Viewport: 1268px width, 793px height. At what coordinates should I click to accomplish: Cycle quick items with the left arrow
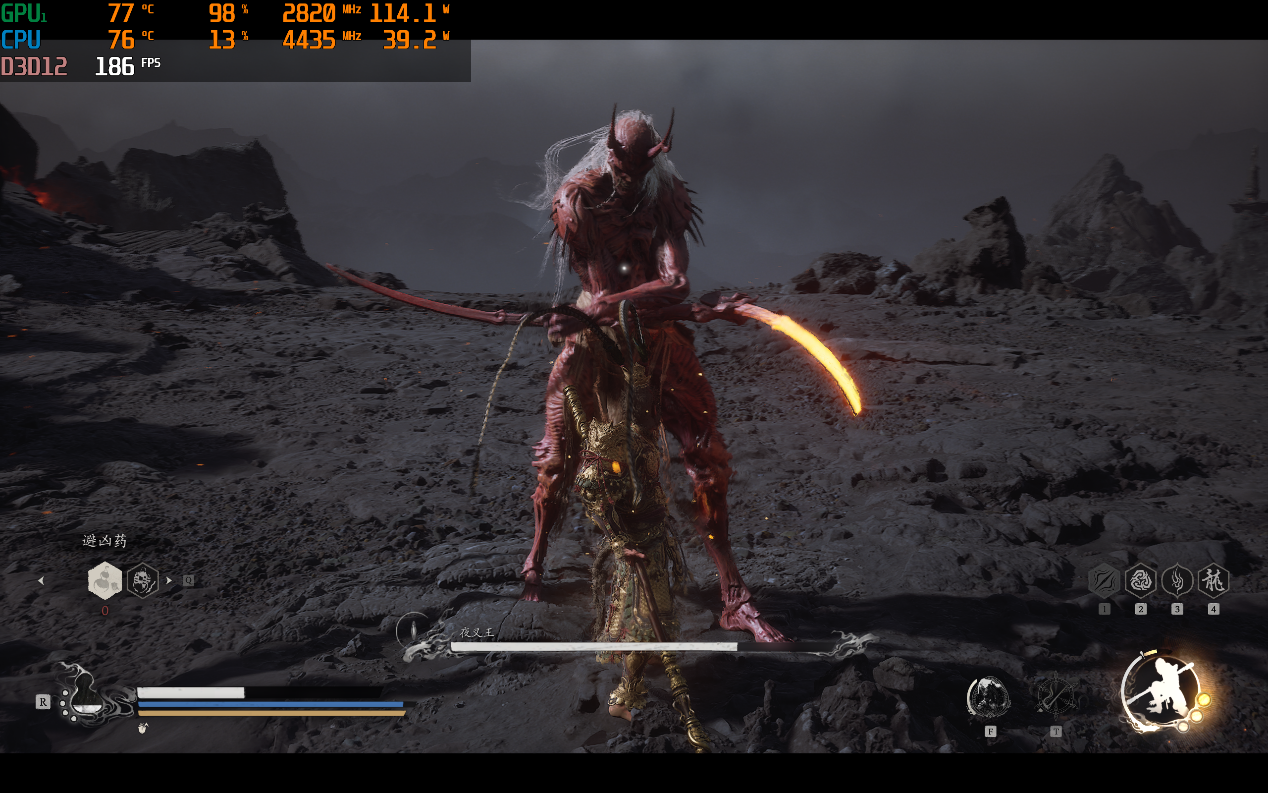[41, 580]
